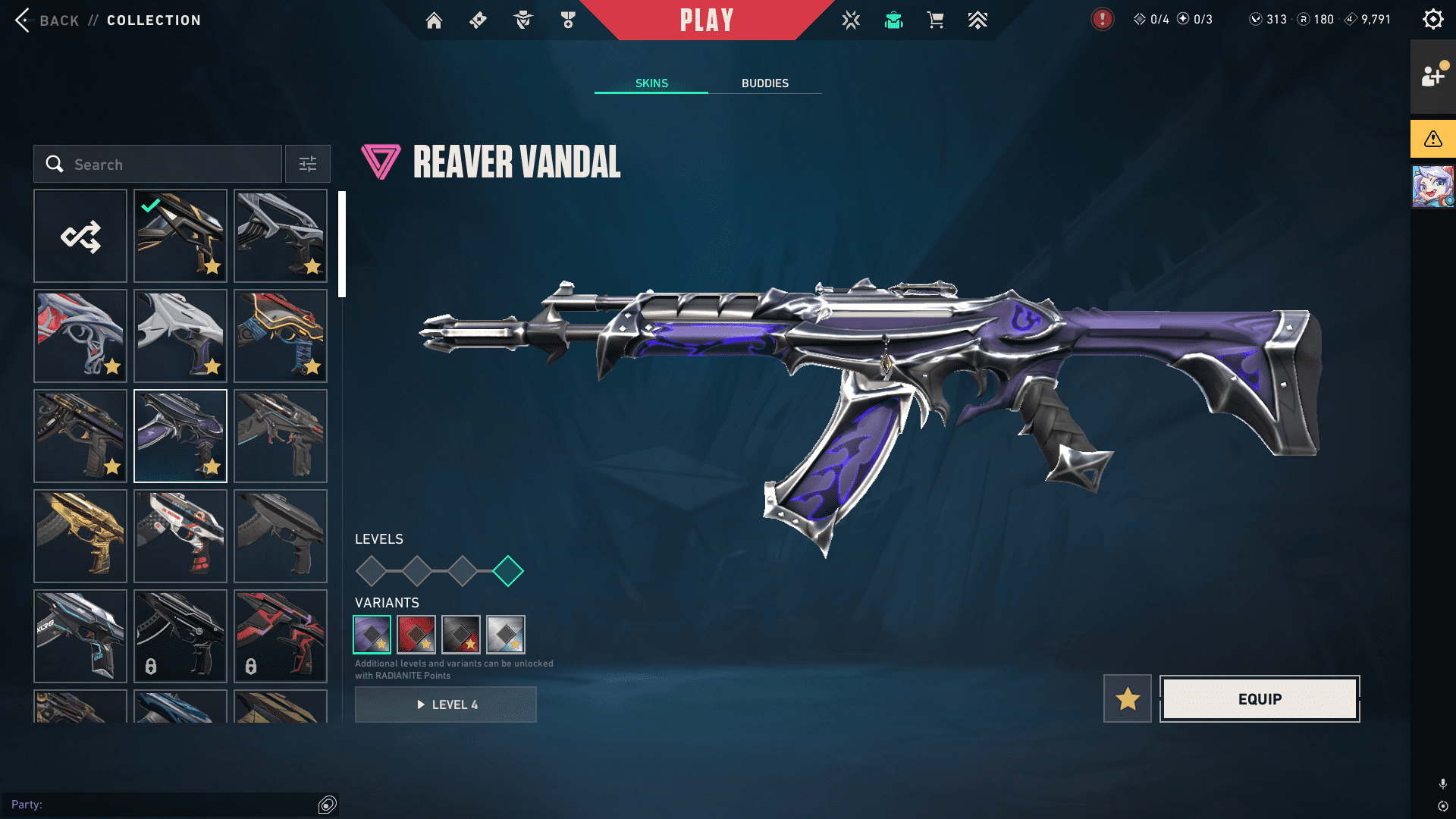1456x819 pixels.
Task: Select the random shuffle skin tile
Action: (x=80, y=236)
